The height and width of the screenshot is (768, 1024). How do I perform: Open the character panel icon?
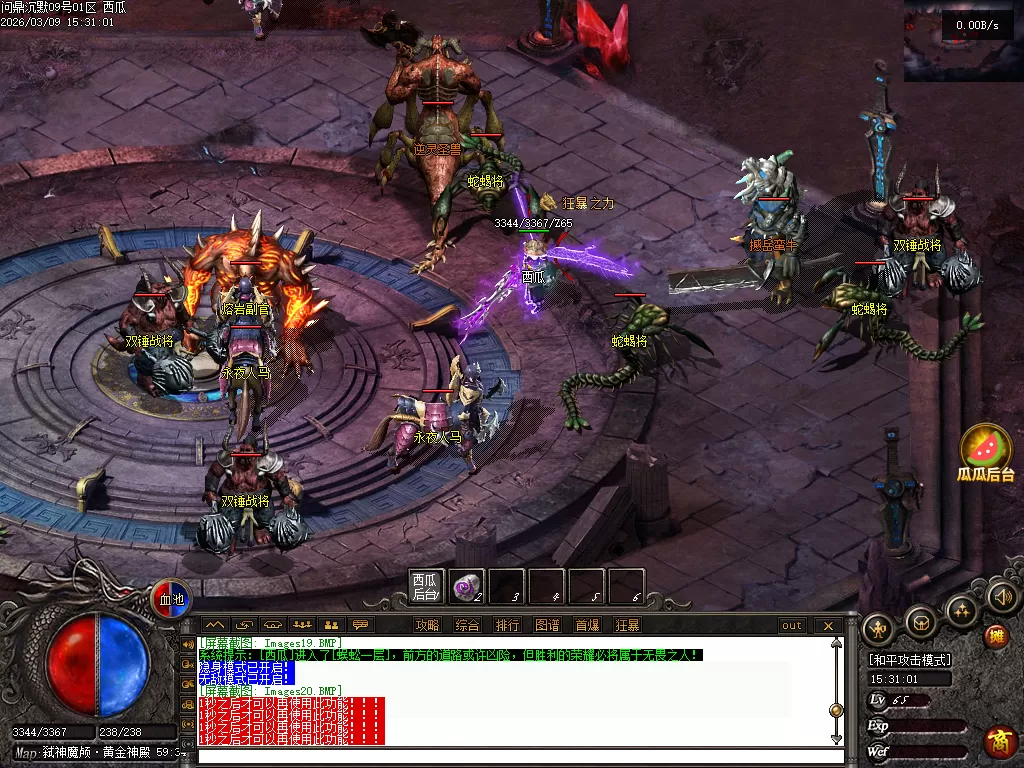point(879,628)
